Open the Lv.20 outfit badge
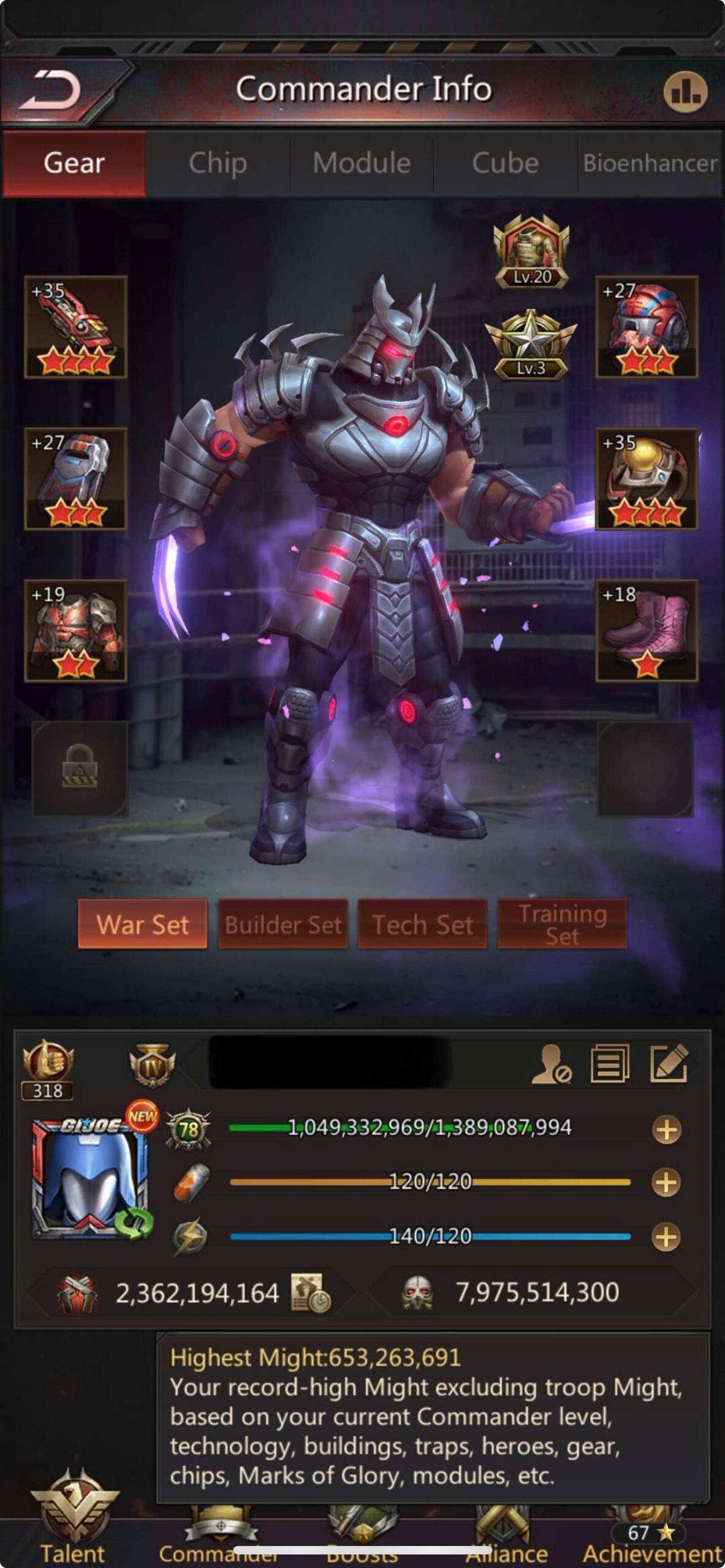The height and width of the screenshot is (1568, 725). [x=531, y=252]
